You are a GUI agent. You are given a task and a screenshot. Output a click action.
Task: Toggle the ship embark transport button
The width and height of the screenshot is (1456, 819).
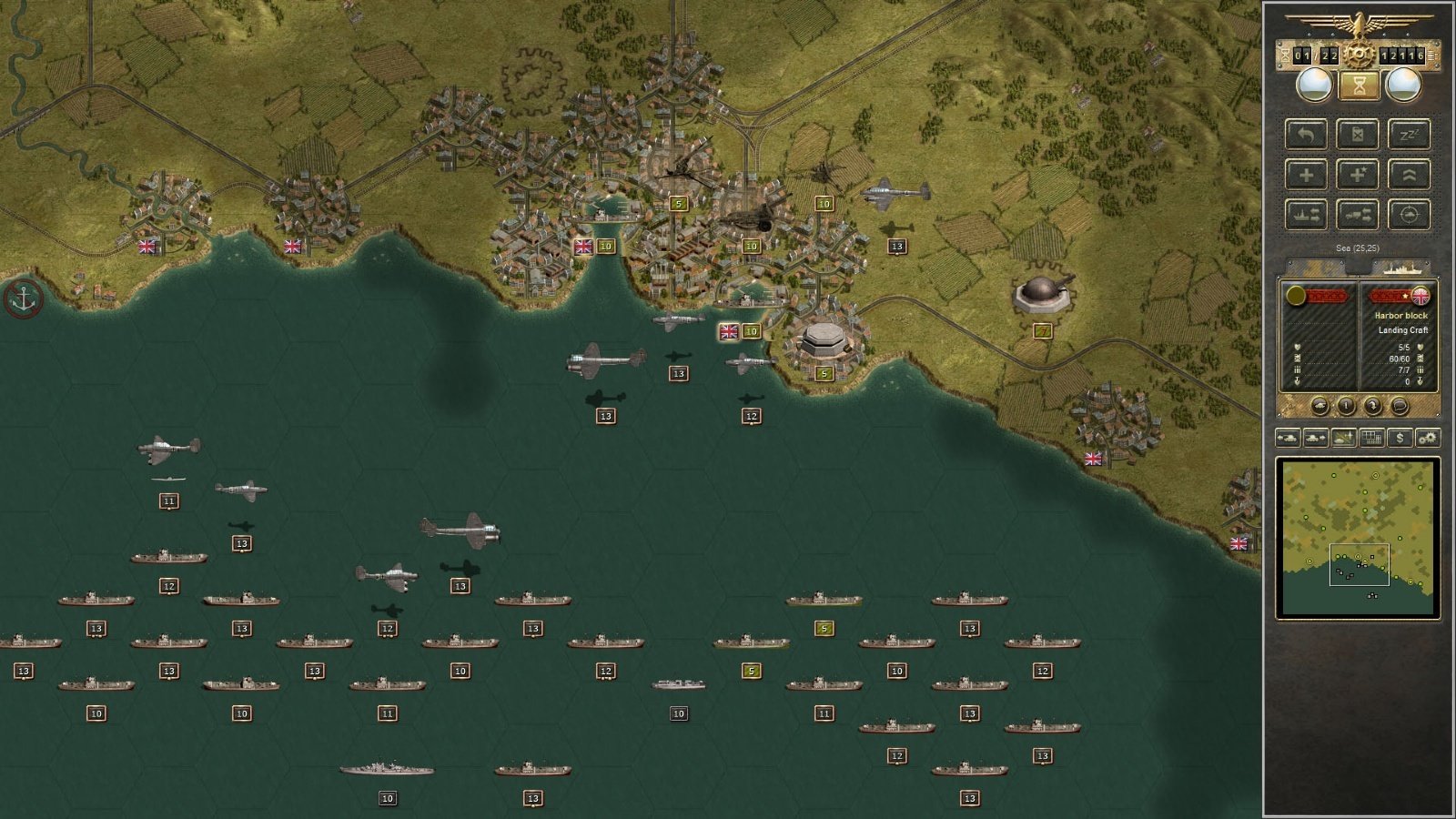[x=1306, y=215]
